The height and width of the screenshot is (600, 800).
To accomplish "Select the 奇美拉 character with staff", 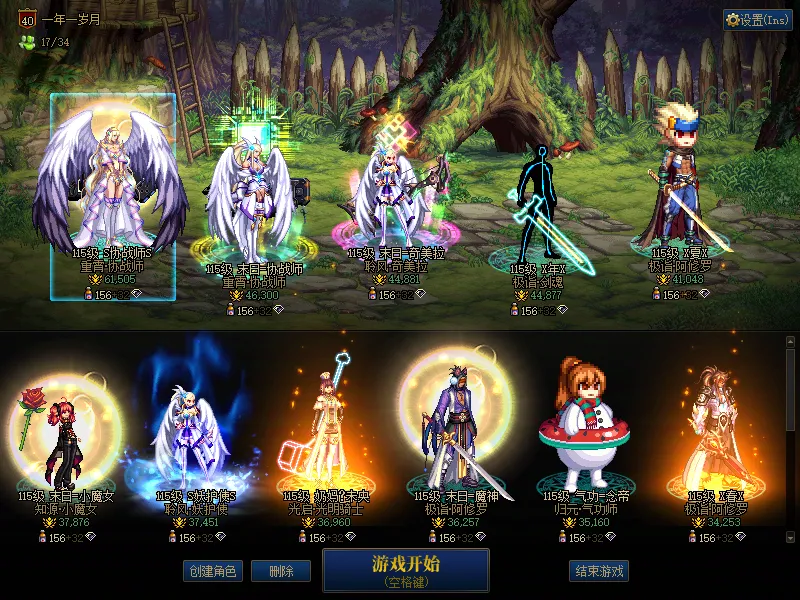I will coord(396,200).
